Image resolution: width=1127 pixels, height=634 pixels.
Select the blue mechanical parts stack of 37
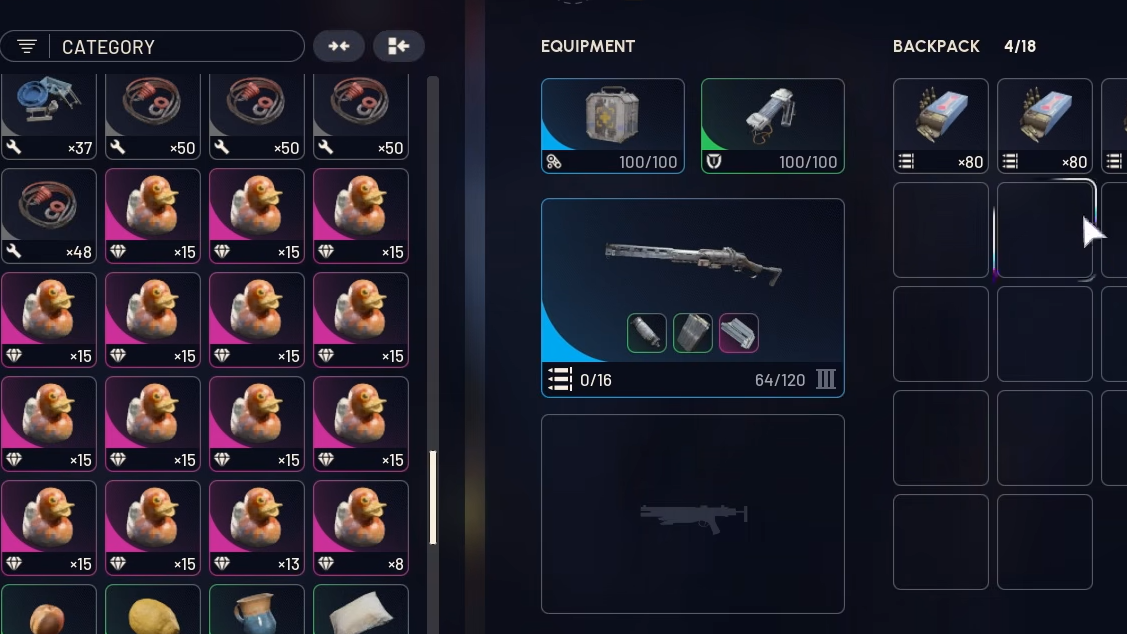tap(49, 116)
